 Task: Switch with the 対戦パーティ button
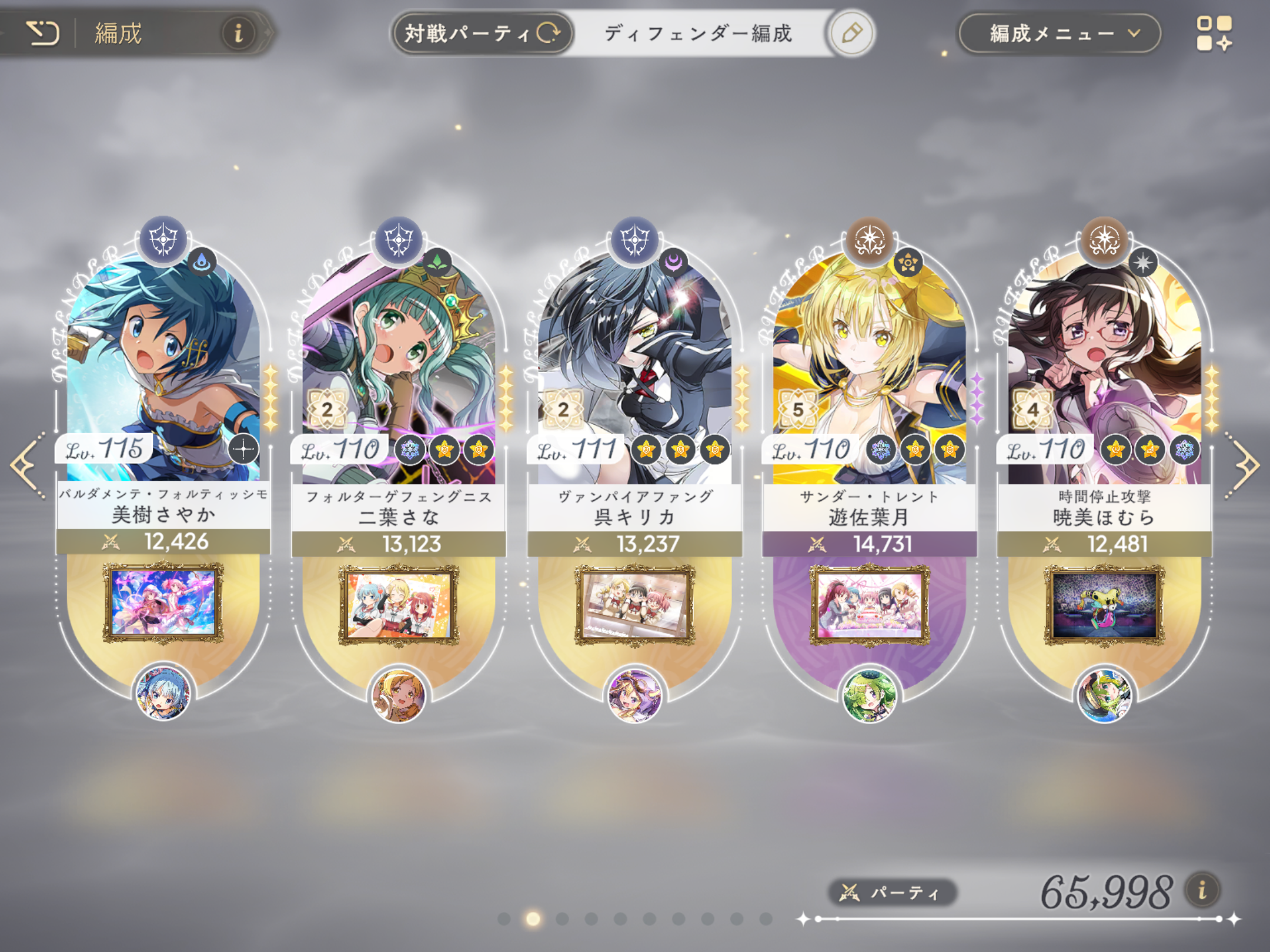point(482,33)
